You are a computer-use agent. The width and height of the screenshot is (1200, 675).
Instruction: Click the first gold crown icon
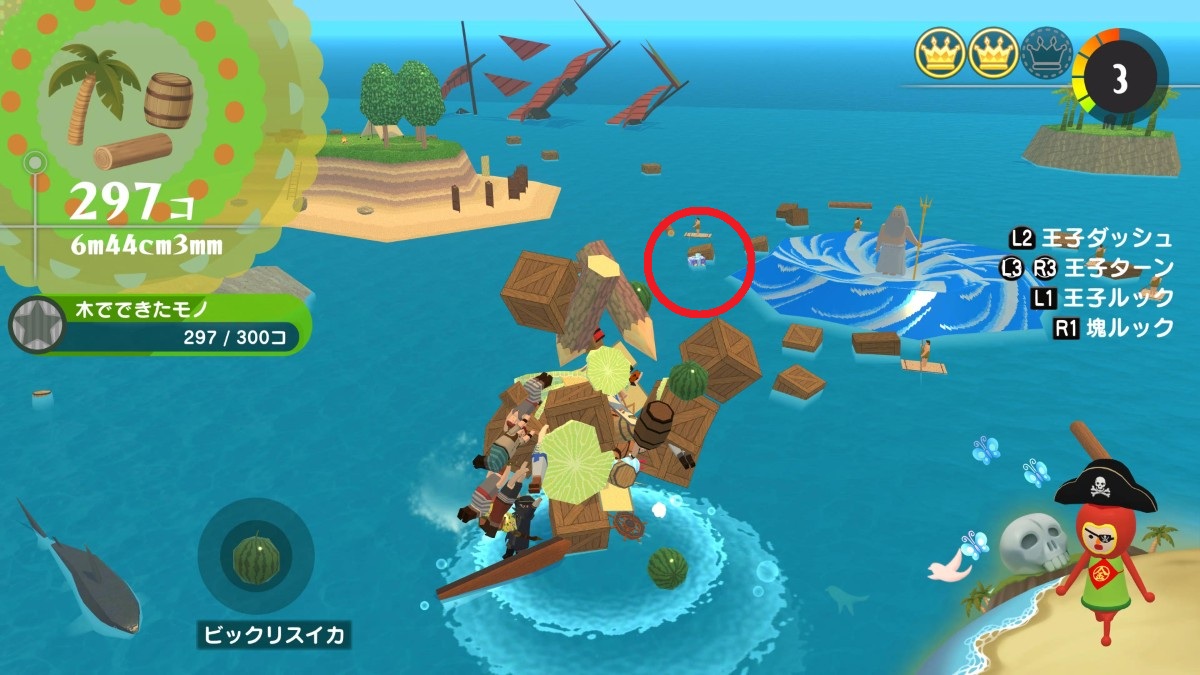coord(939,53)
